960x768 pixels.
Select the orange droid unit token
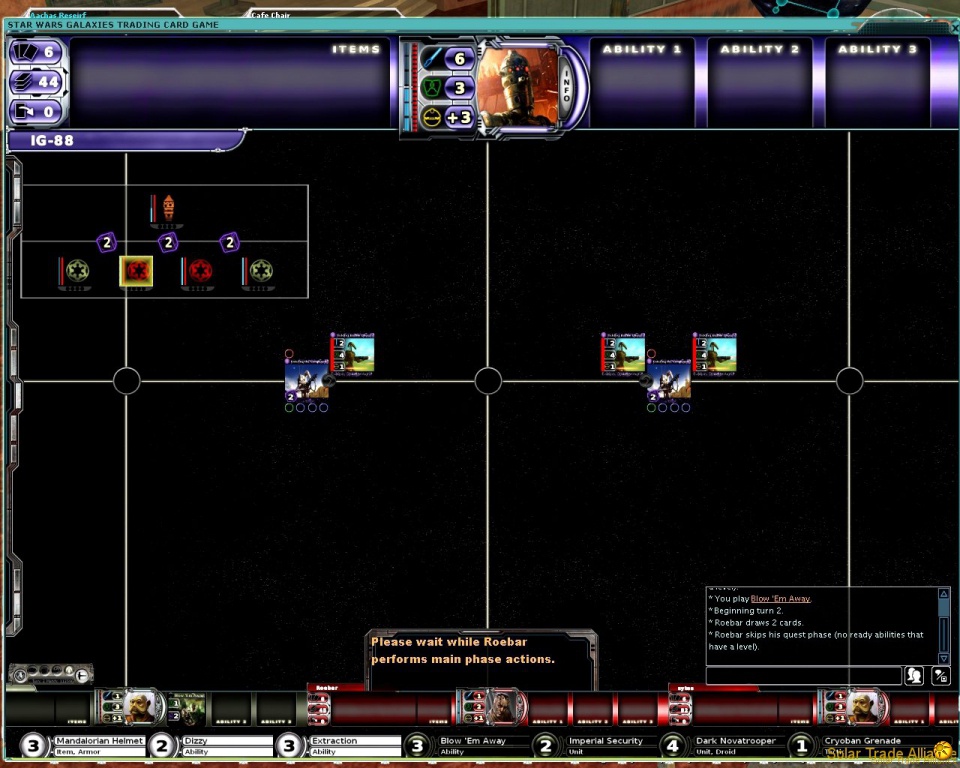coord(168,209)
